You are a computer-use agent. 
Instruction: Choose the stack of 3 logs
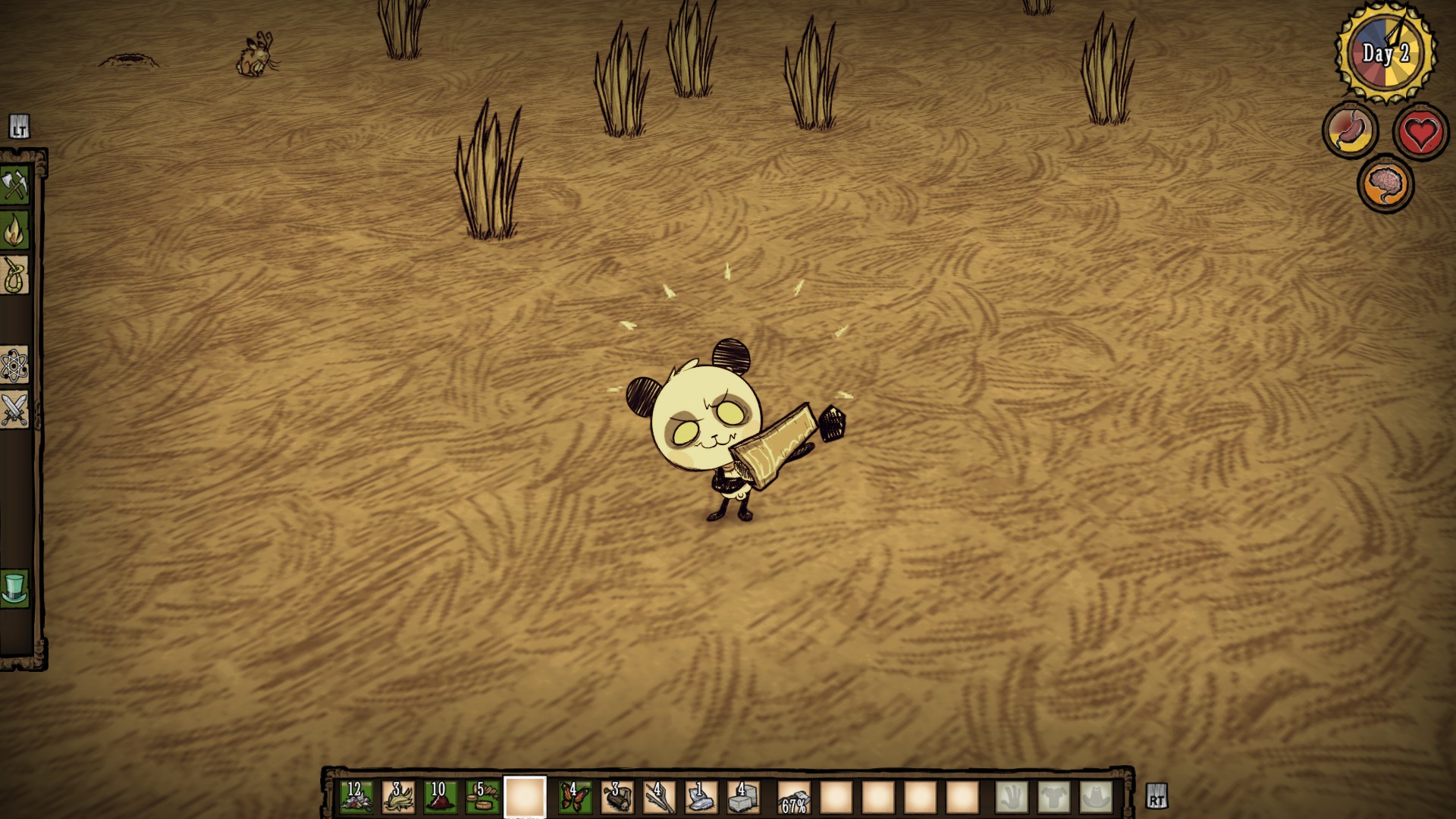[617, 797]
